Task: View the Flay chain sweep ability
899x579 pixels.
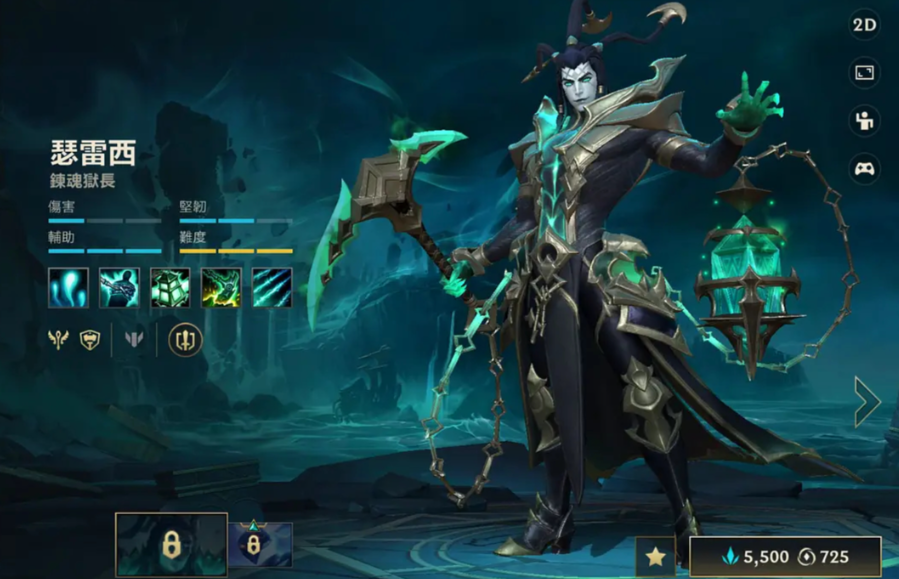Action: (221, 288)
